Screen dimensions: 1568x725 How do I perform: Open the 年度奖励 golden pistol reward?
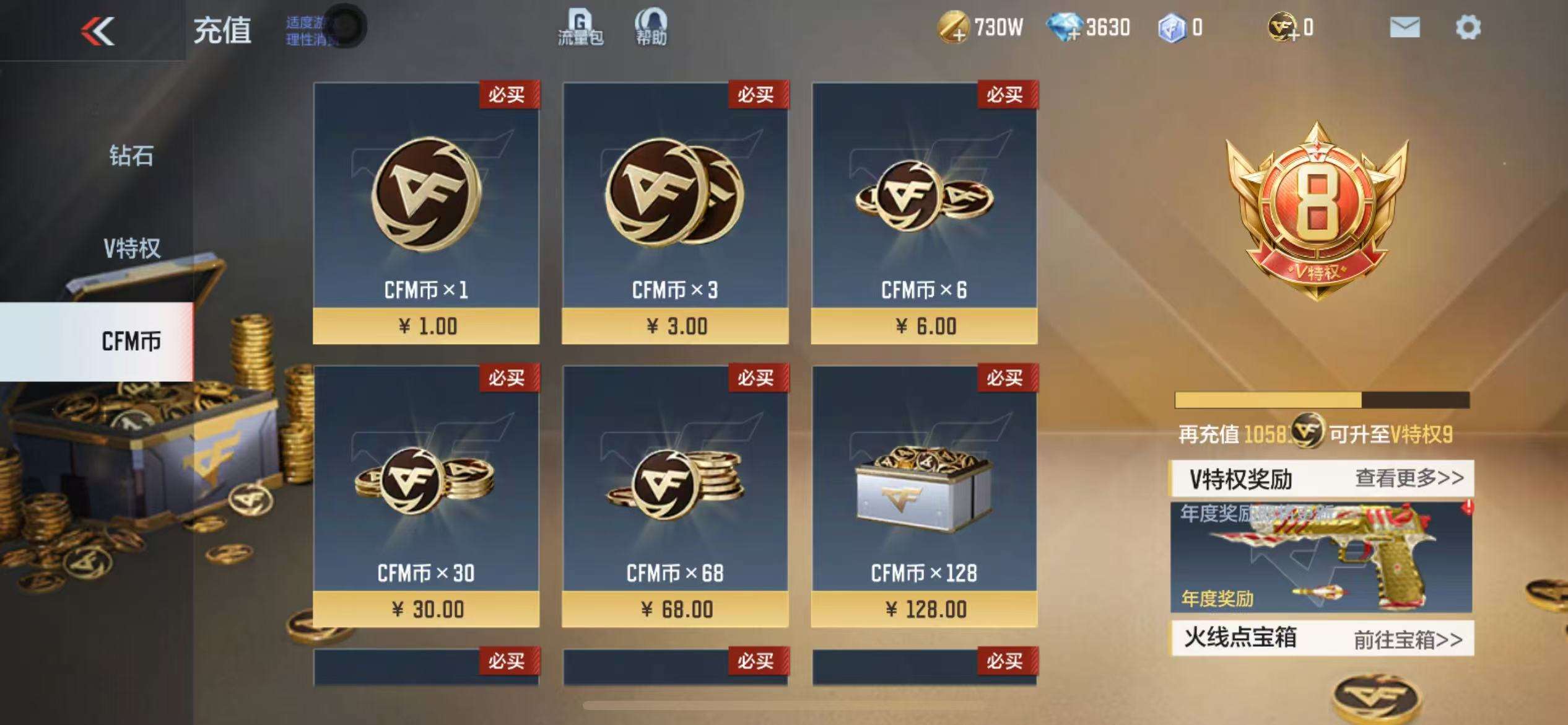pyautogui.click(x=1321, y=556)
